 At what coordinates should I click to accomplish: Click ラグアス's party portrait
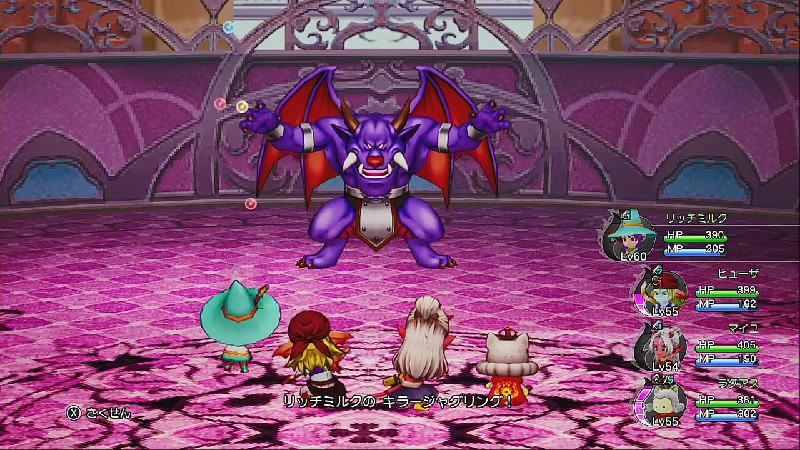click(x=654, y=402)
